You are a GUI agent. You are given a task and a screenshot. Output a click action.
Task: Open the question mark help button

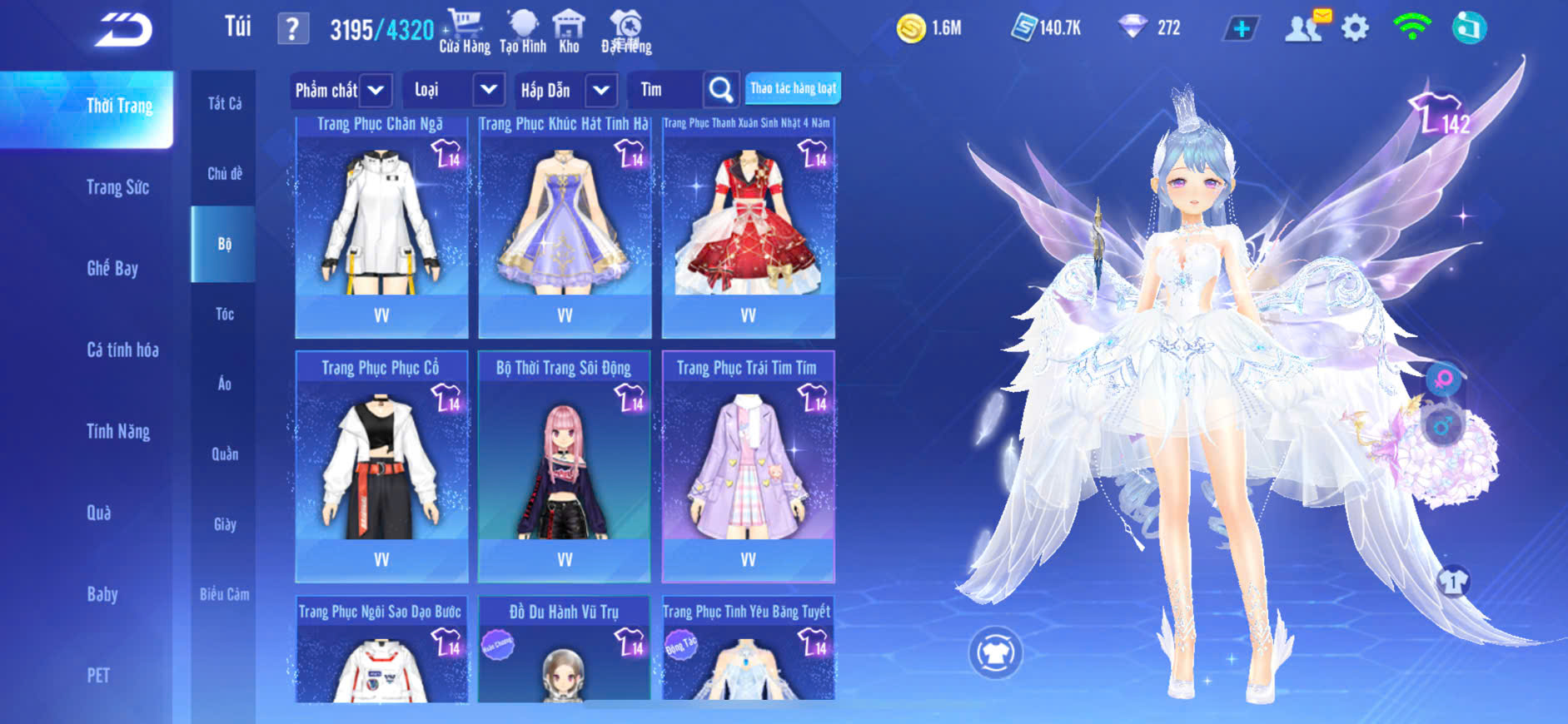(292, 29)
